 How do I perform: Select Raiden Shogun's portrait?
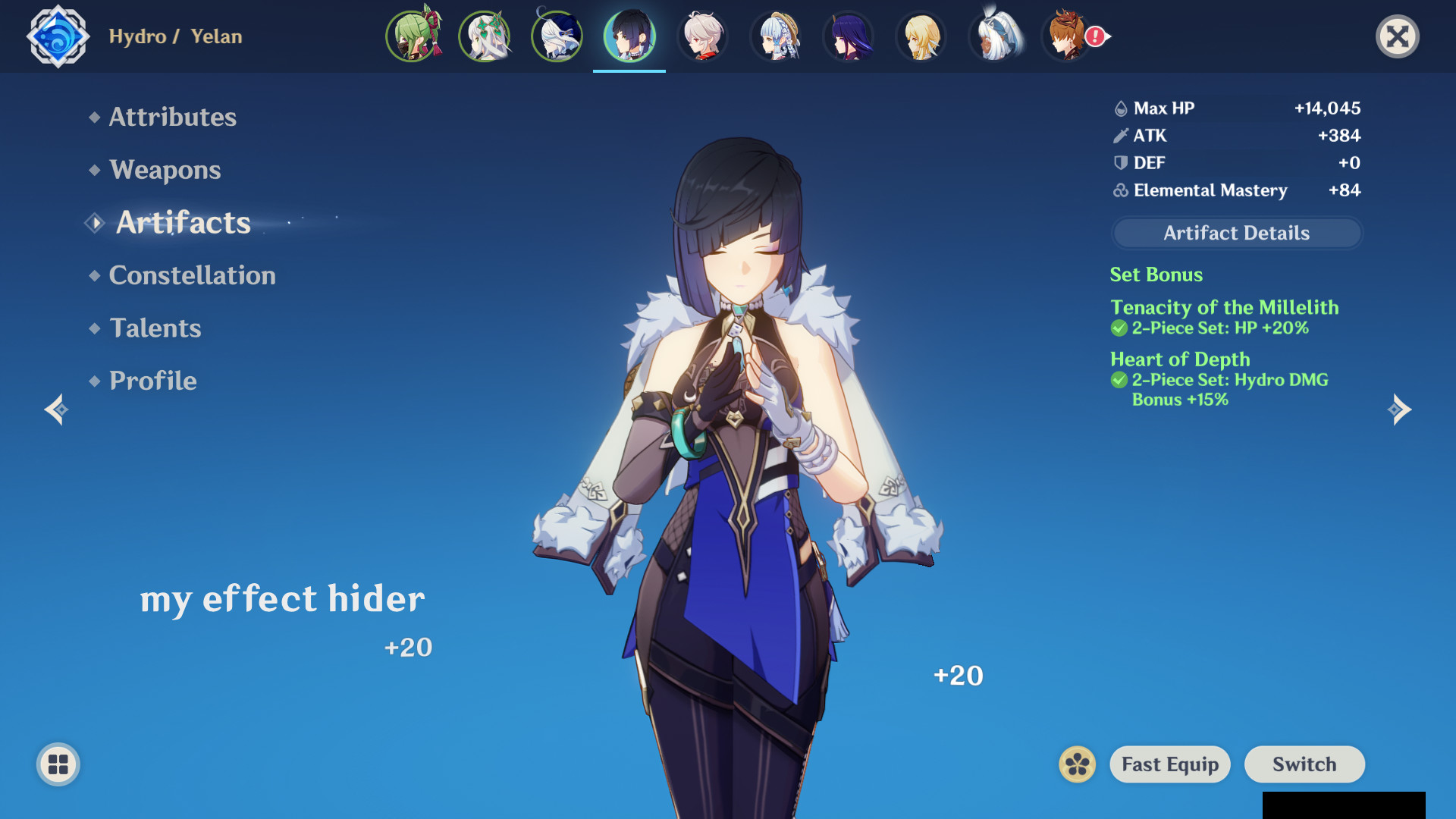click(x=848, y=36)
